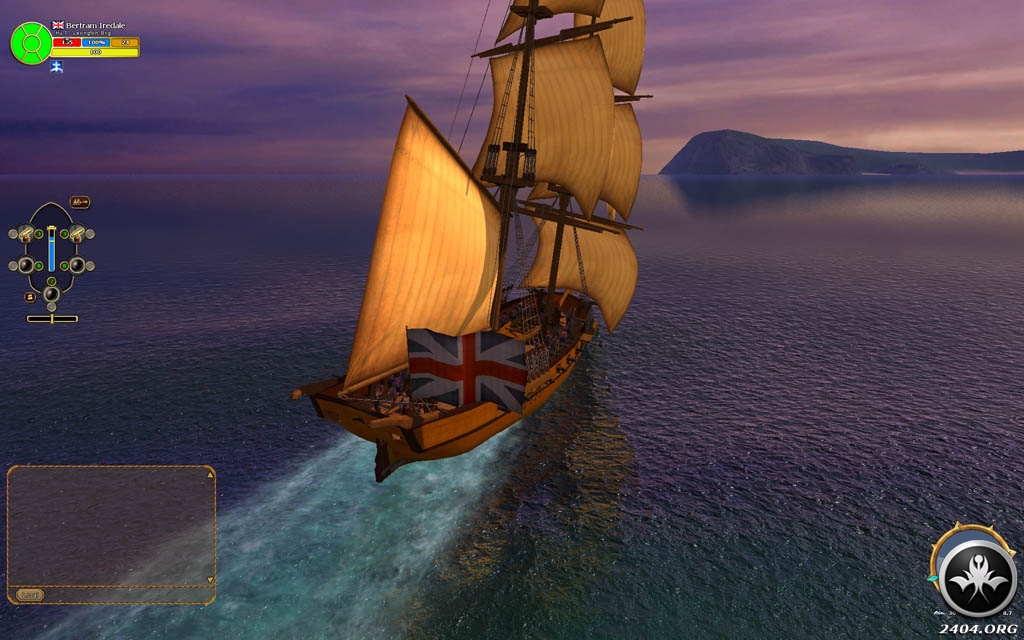The width and height of the screenshot is (1024, 640).
Task: Toggle the sails button above the ship diagram
Action: click(80, 202)
